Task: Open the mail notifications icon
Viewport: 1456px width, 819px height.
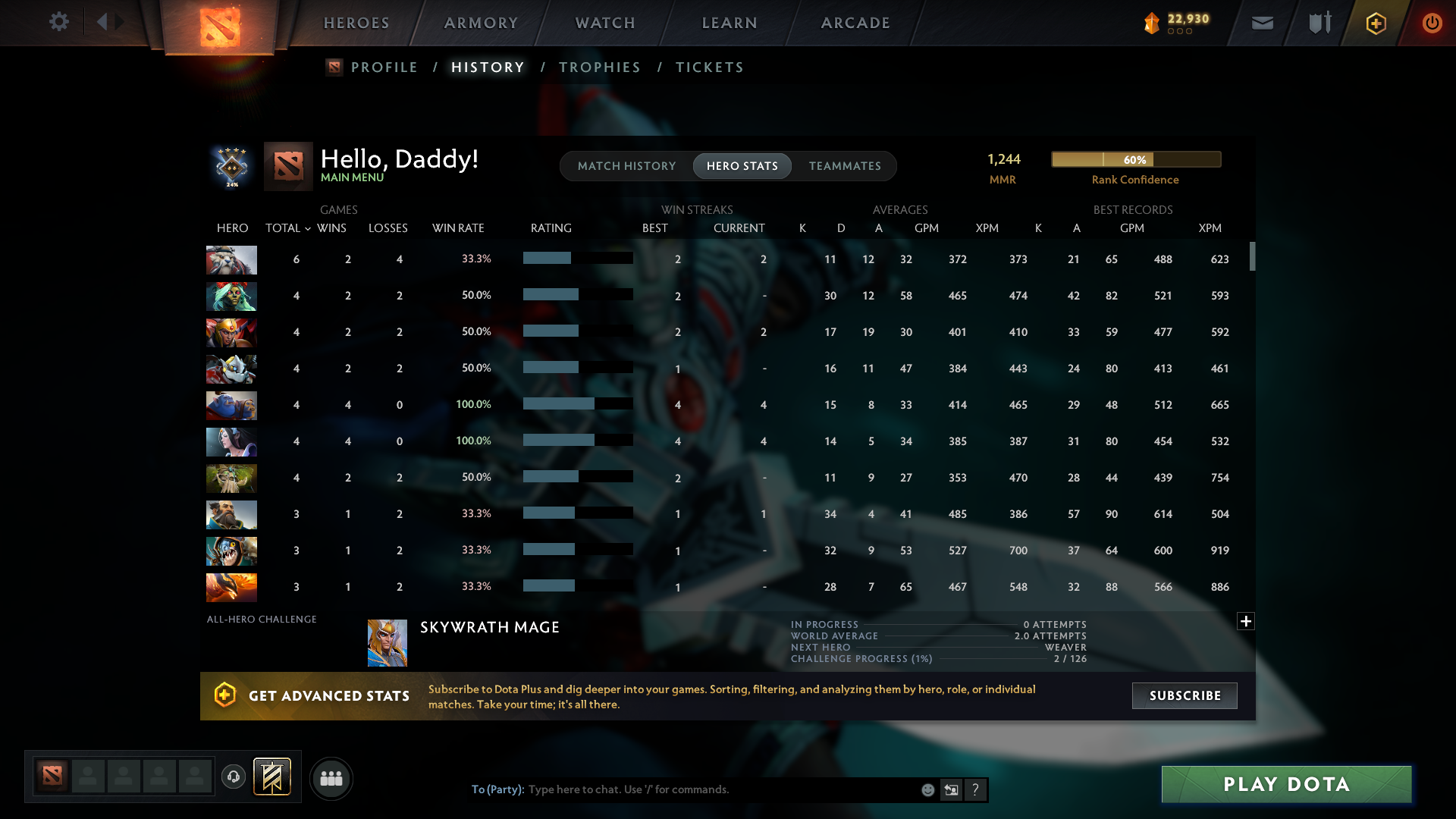Action: coord(1261,23)
